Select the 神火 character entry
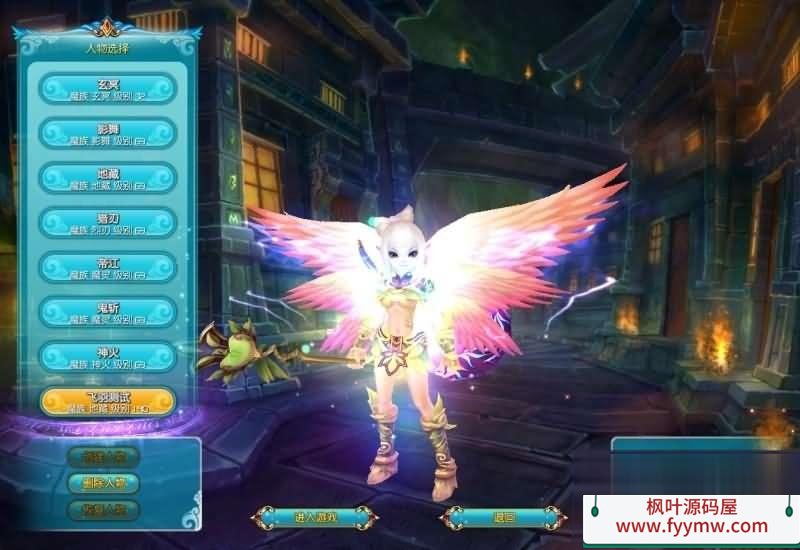Viewport: 800px width, 550px height. 108,357
